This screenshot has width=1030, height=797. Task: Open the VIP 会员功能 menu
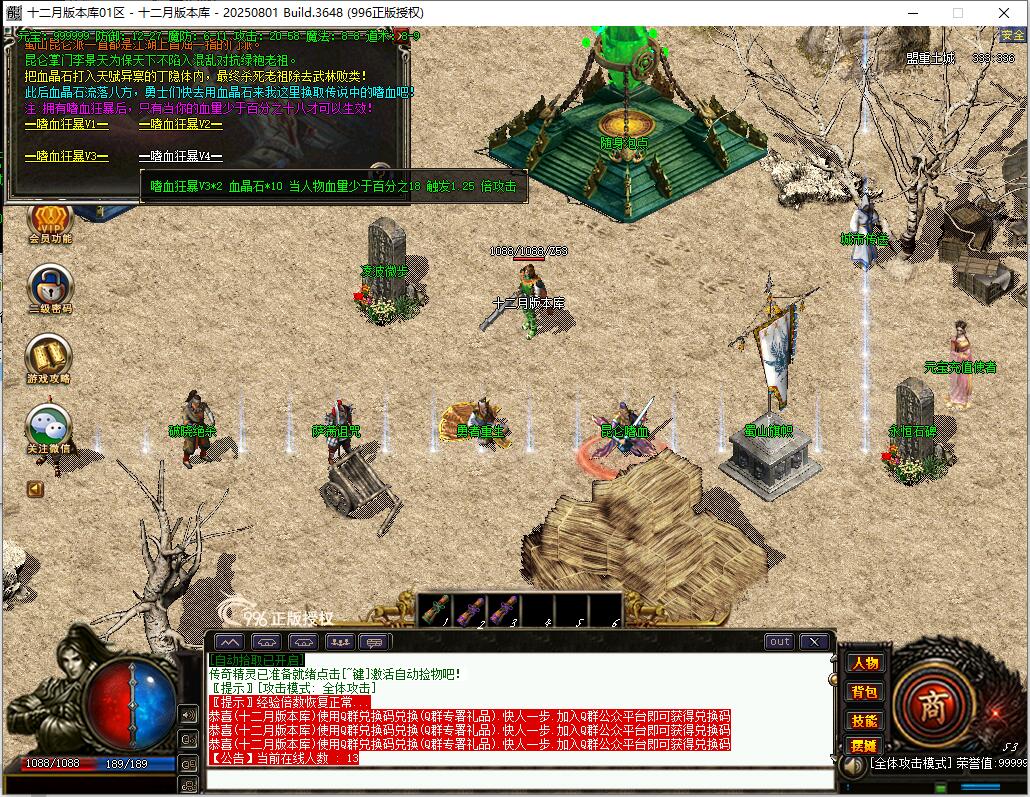coord(49,220)
